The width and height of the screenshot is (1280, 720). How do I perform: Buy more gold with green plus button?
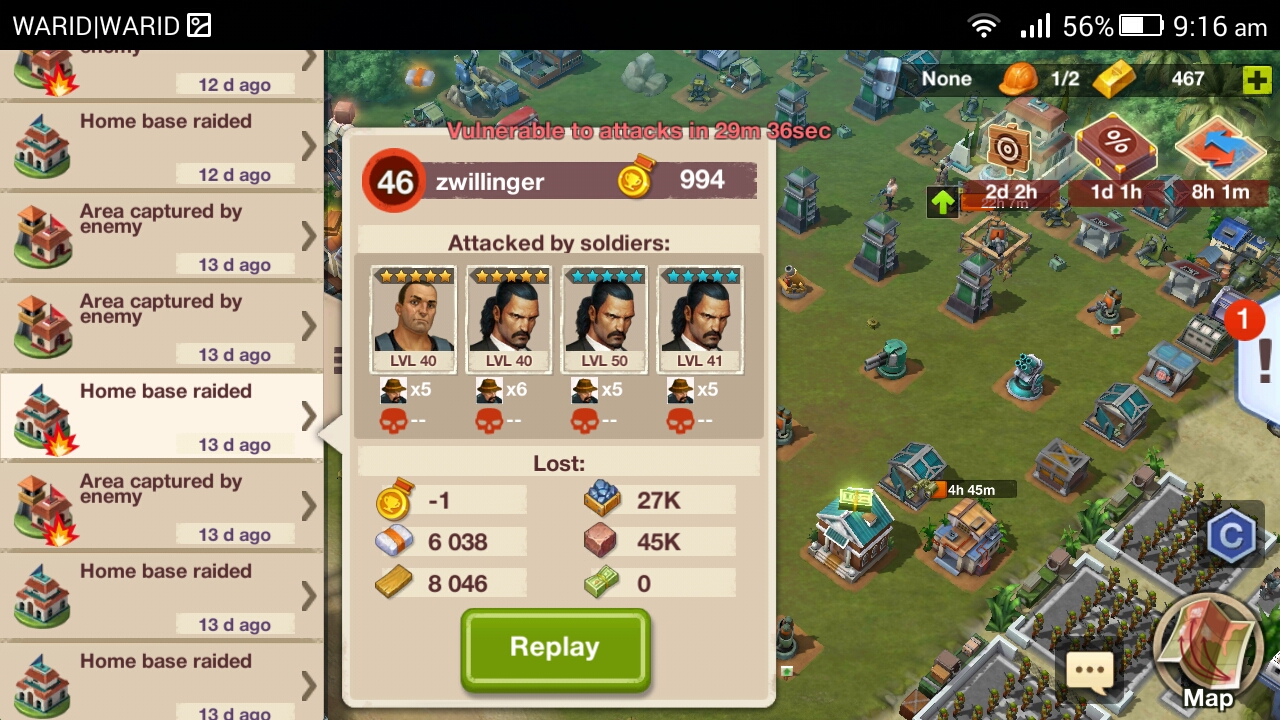click(1256, 80)
